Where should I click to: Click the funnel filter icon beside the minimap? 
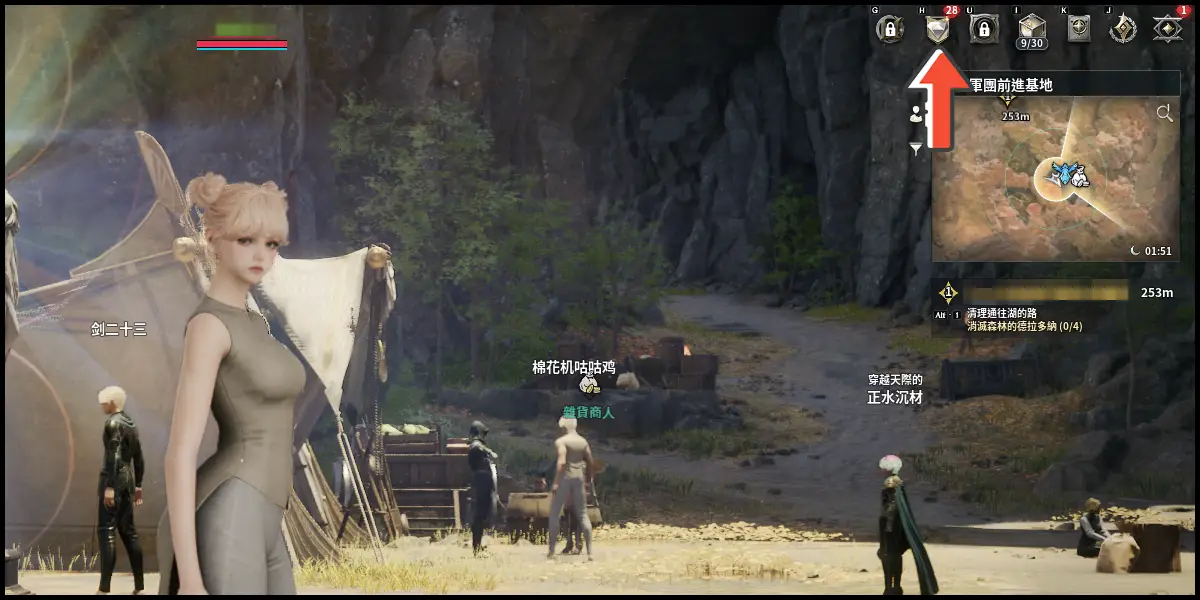pos(916,149)
